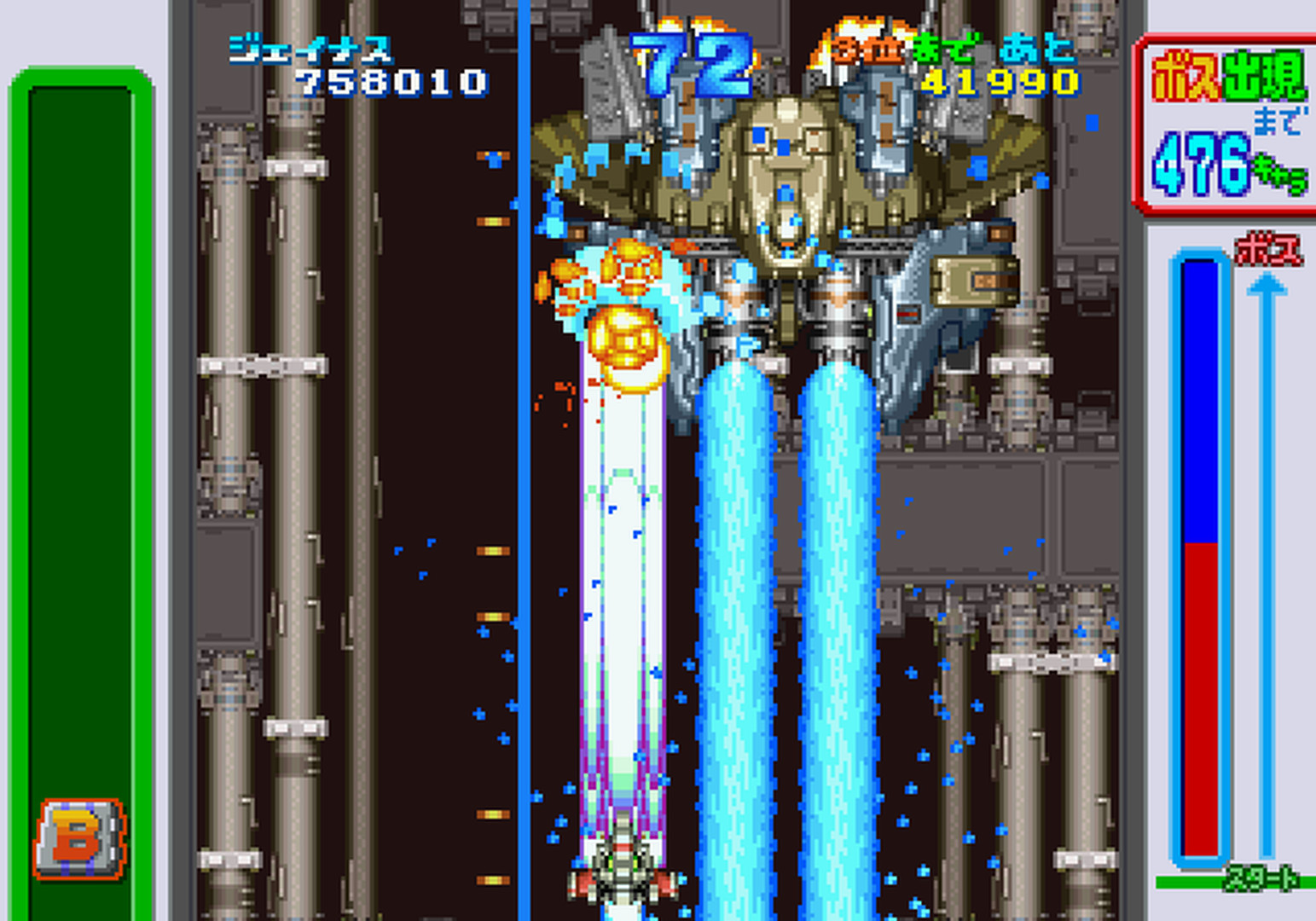Click the ボス出現 boss alert badge
Viewport: 1316px width, 921px height.
(x=1230, y=77)
